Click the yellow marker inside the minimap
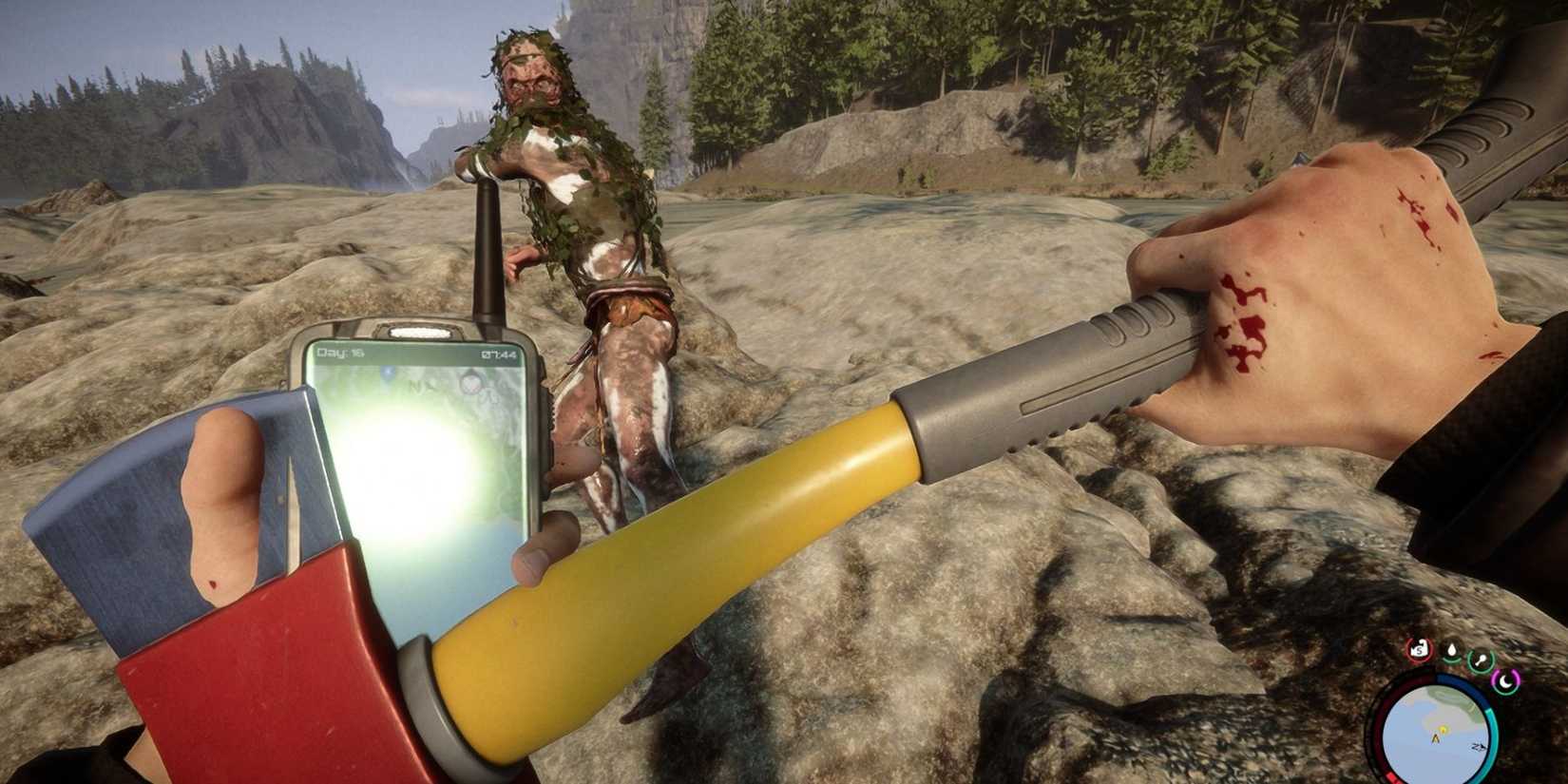This screenshot has width=1568, height=784. coord(1443,728)
